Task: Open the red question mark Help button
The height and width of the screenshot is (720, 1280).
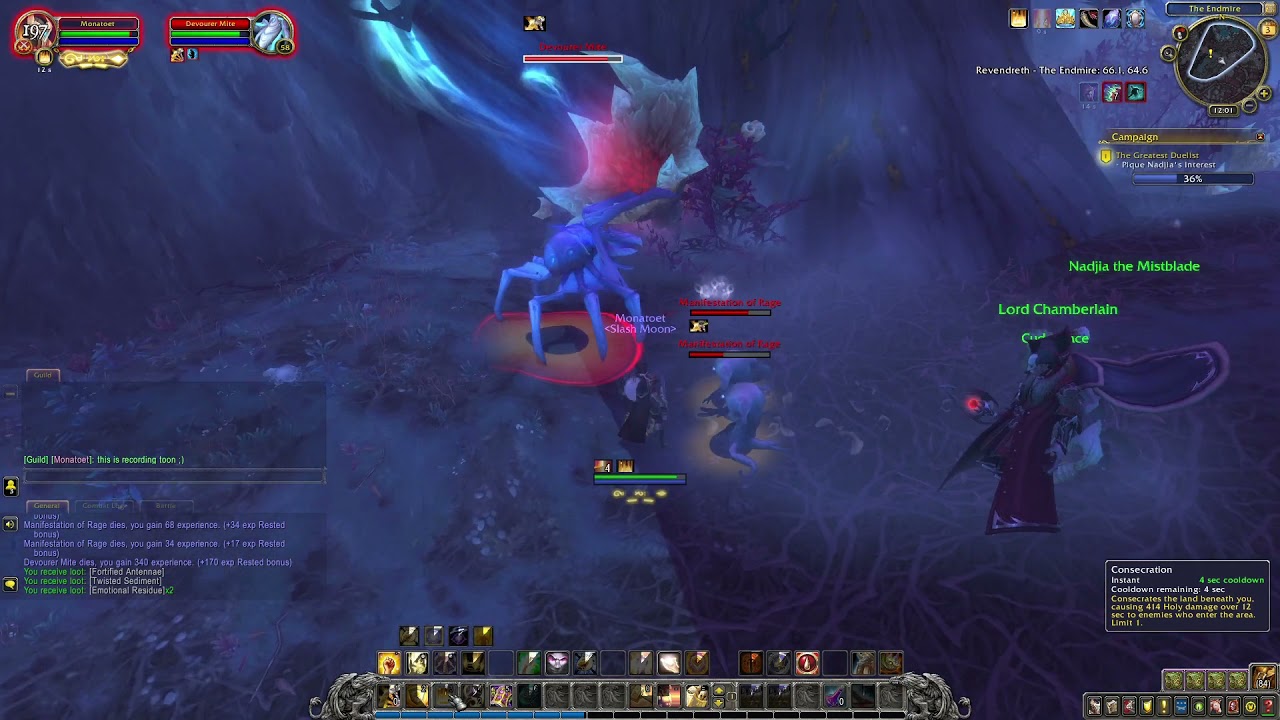Action: coord(1269,707)
